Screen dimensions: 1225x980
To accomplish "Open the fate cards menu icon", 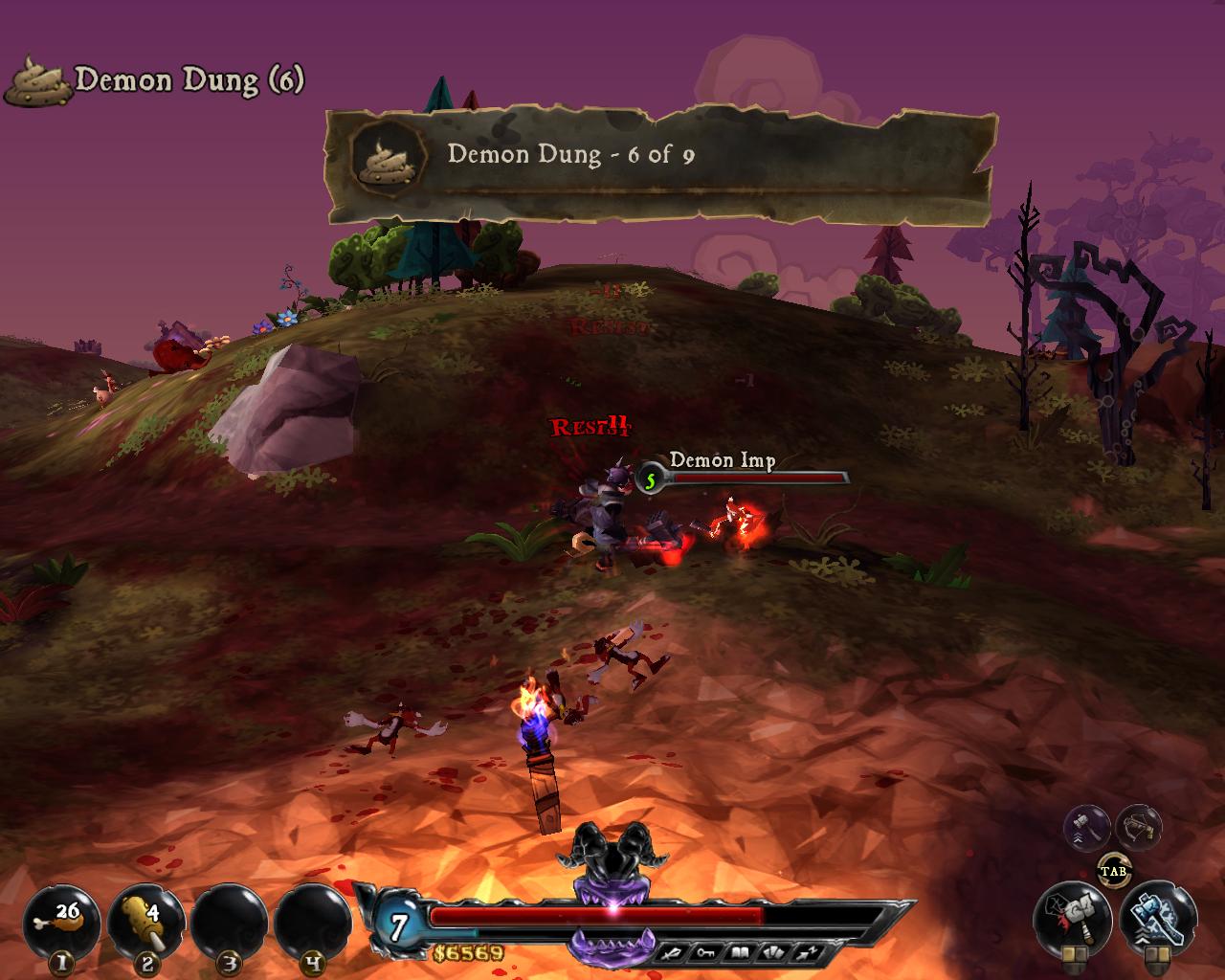I will pos(773,950).
